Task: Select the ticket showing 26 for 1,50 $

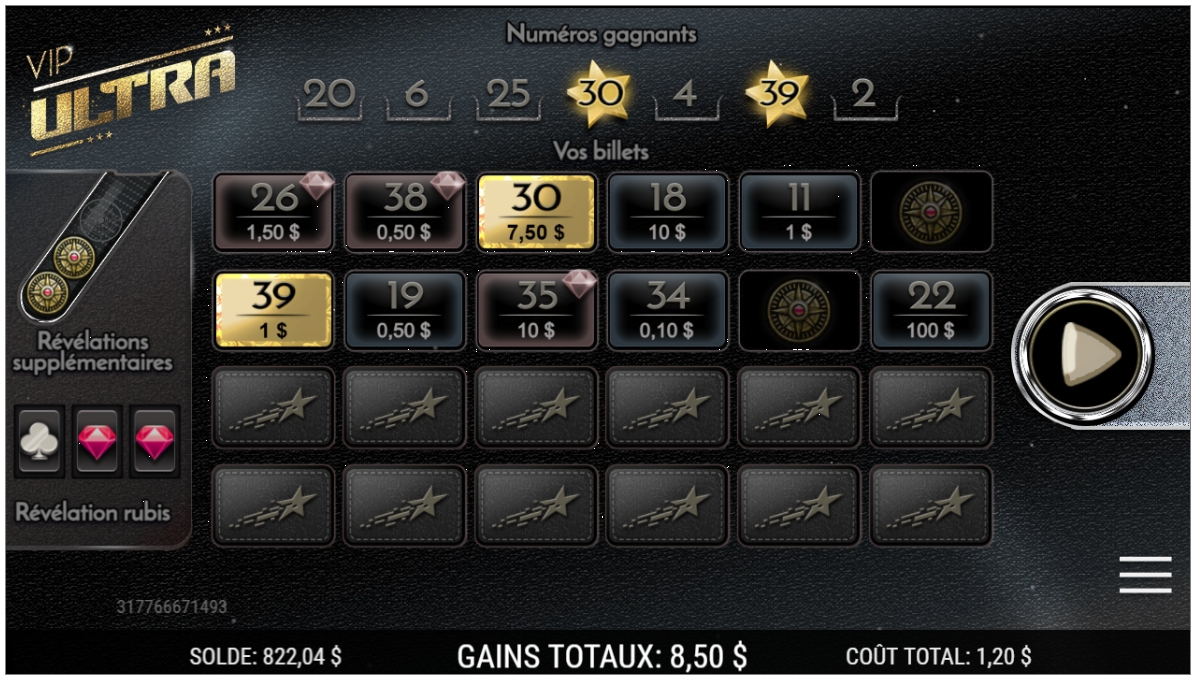Action: pos(273,211)
